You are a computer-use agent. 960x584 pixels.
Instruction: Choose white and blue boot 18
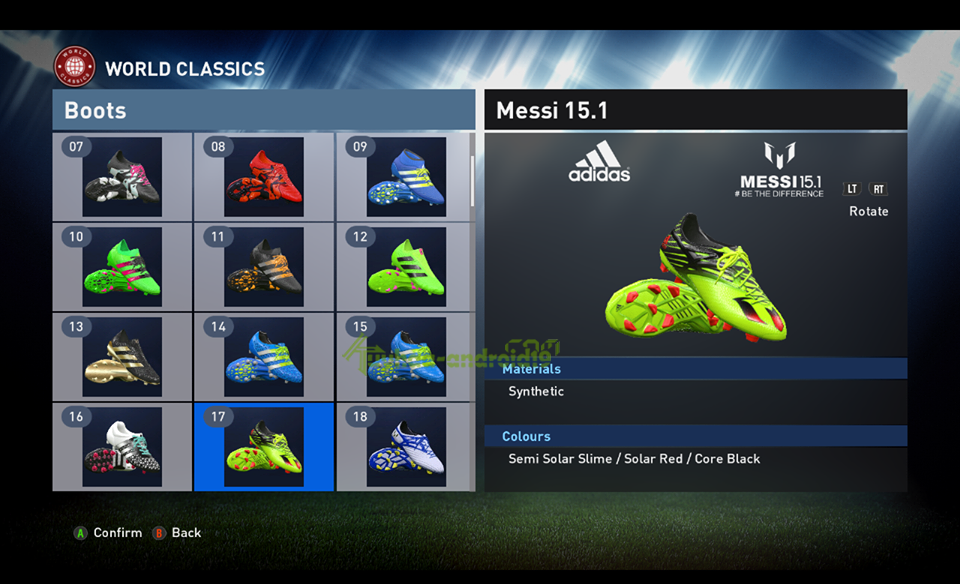405,447
